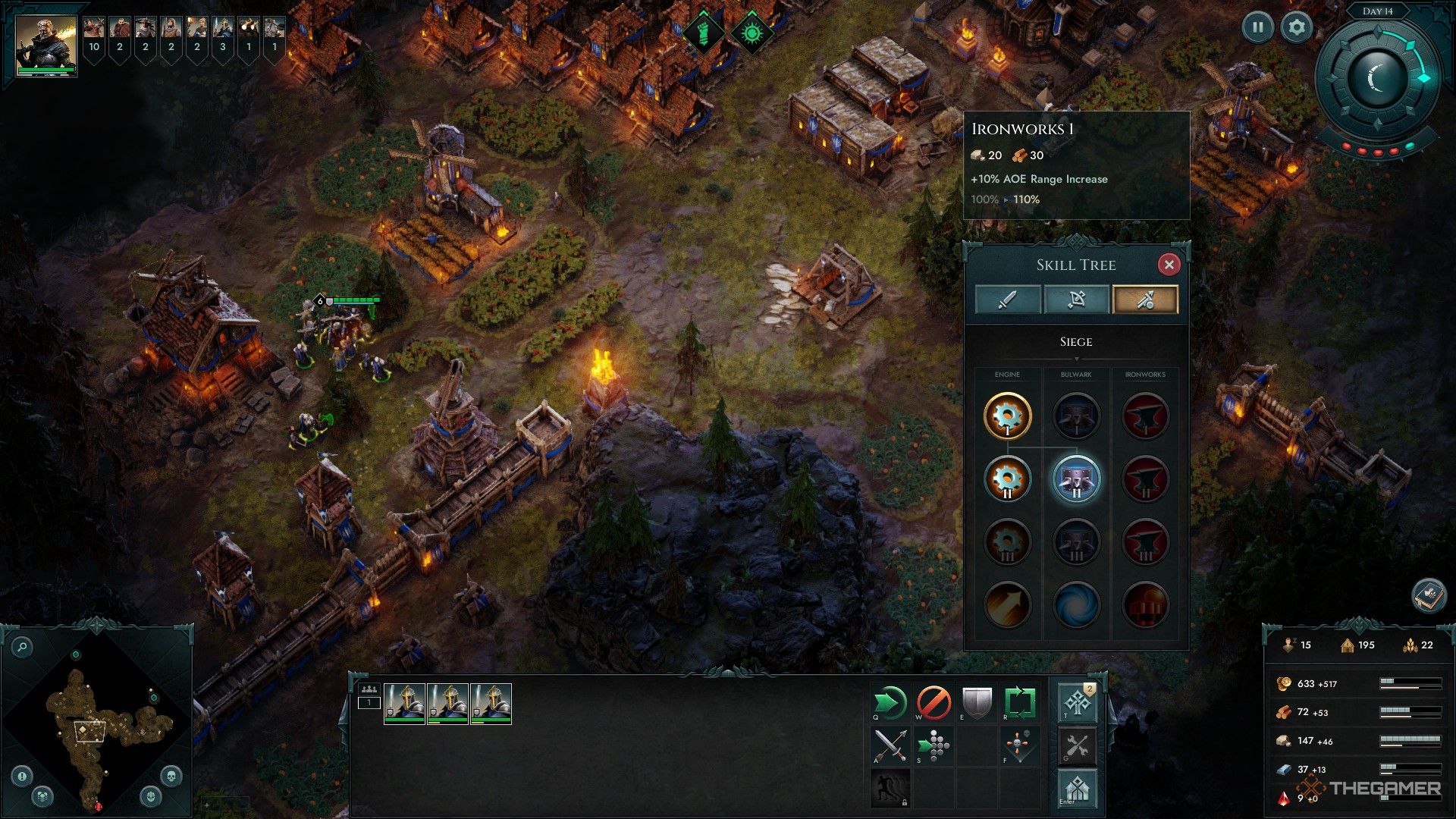This screenshot has width=1456, height=819.
Task: Click the Enter building icon
Action: coord(1076,787)
